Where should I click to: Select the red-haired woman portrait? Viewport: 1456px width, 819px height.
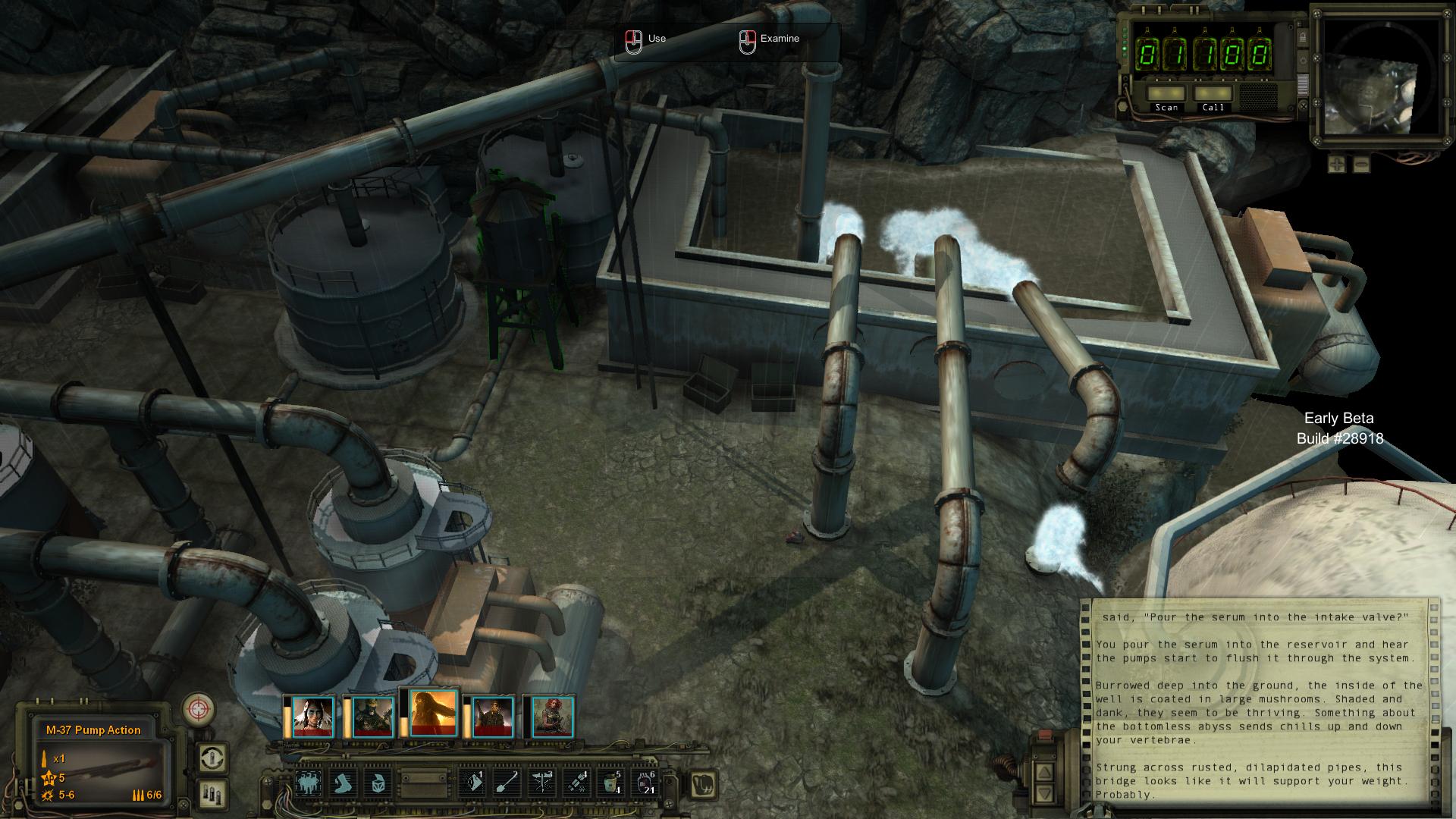tap(553, 717)
